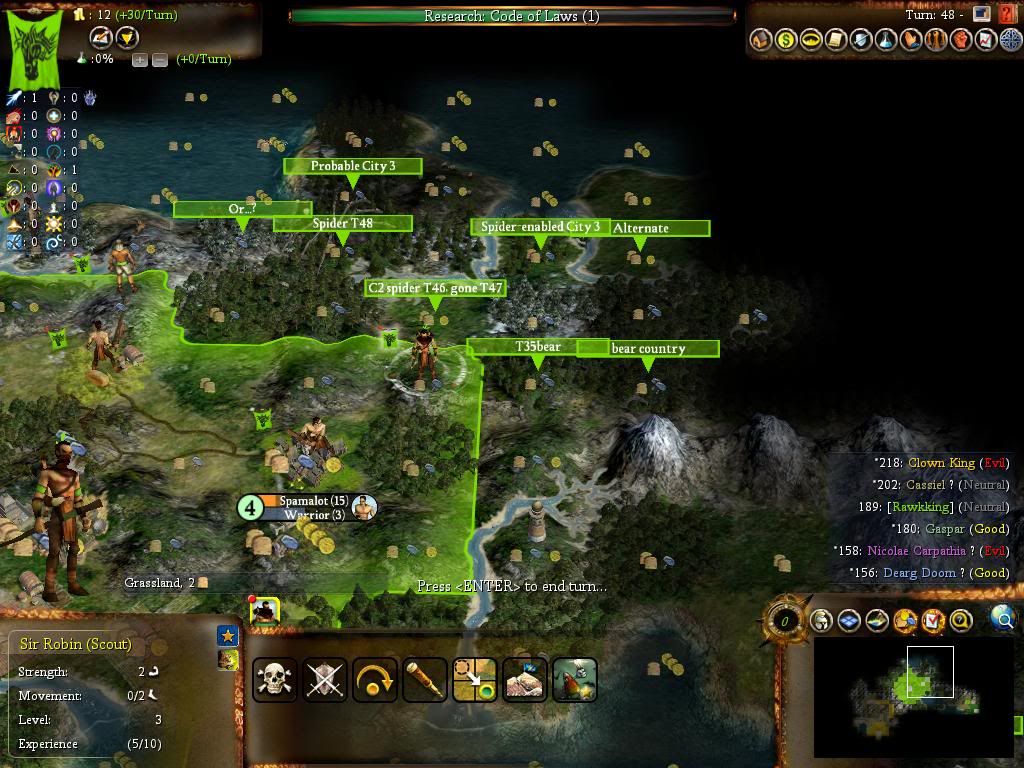The height and width of the screenshot is (768, 1024).
Task: Toggle the resource display icon above minimap
Action: click(905, 621)
